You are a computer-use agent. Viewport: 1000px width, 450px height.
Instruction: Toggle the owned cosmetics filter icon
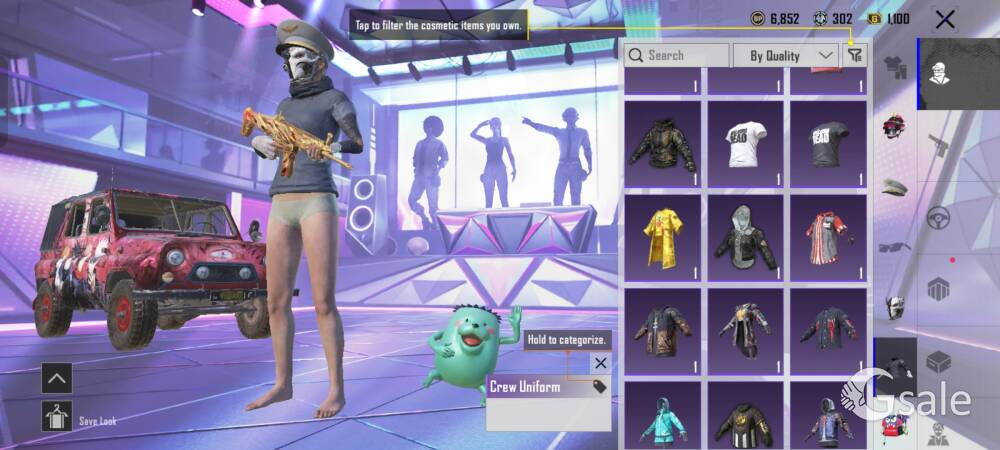[854, 56]
